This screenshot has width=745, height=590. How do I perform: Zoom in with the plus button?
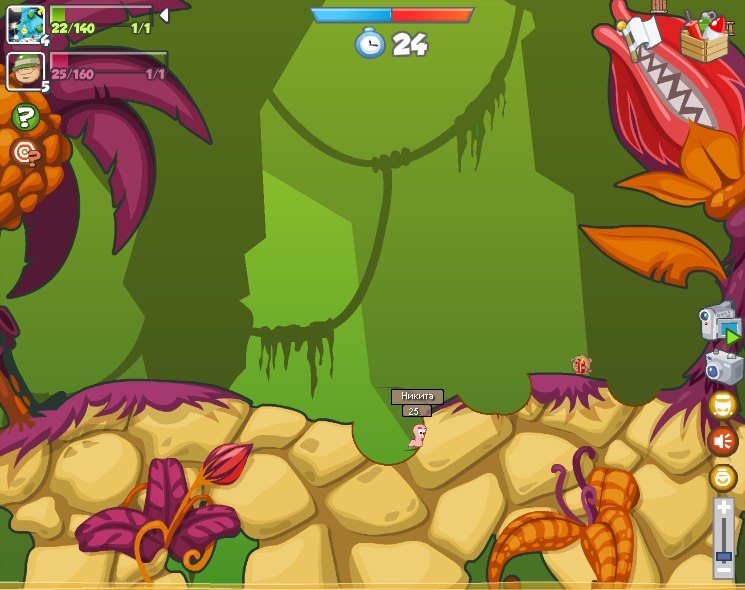723,508
